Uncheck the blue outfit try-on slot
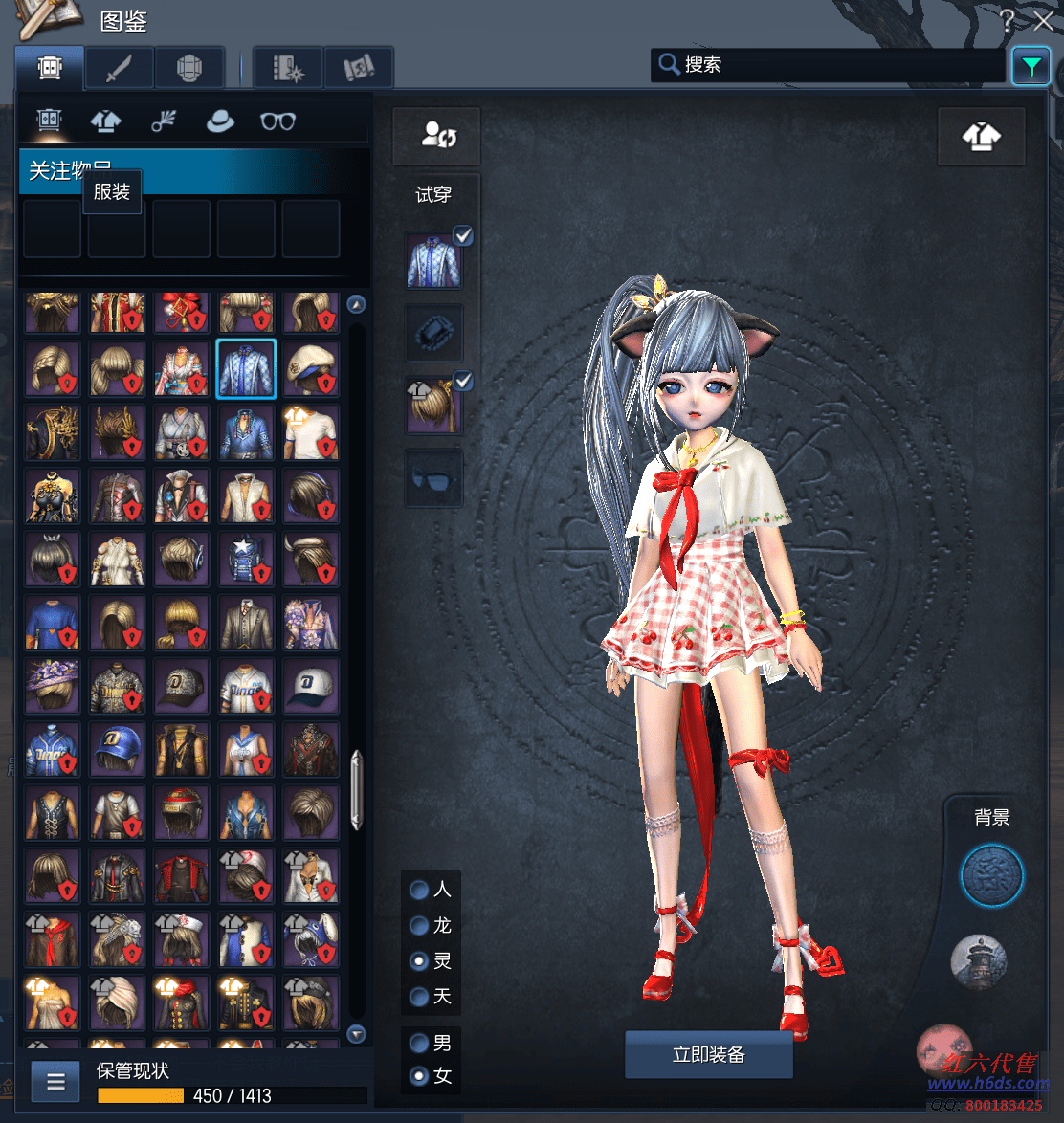 463,235
